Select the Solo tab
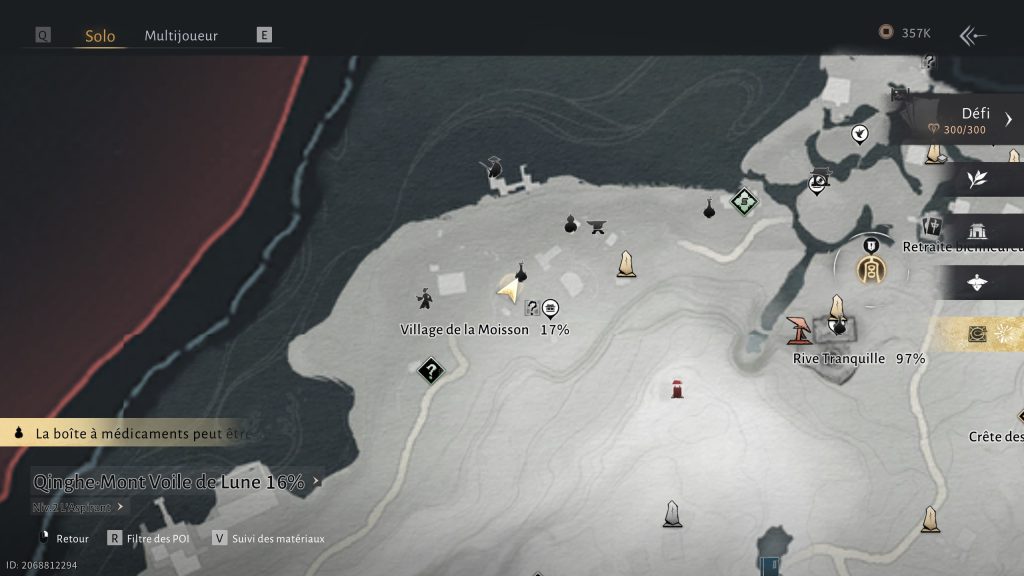Screen dimensions: 1024x576 coord(100,36)
